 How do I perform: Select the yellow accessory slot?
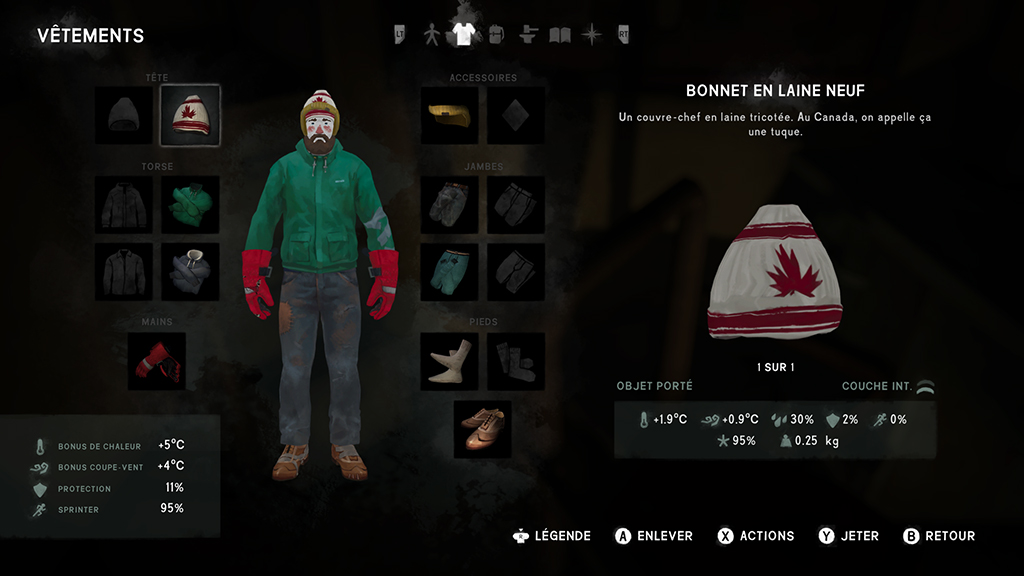(x=450, y=115)
